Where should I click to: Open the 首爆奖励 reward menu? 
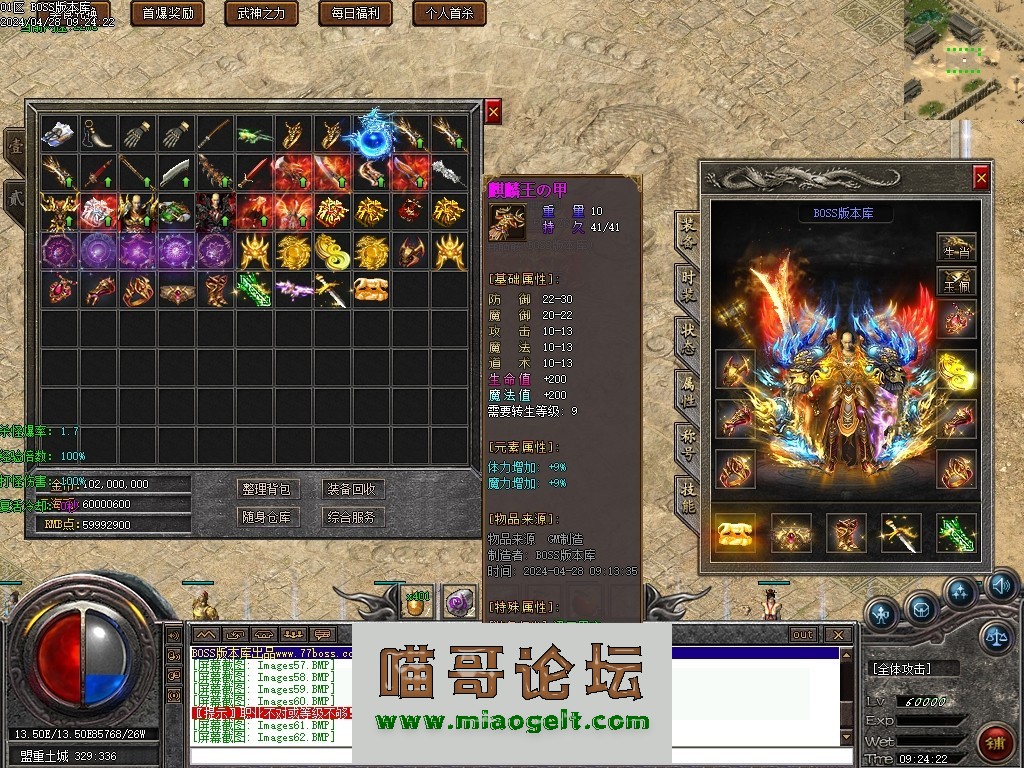click(168, 14)
